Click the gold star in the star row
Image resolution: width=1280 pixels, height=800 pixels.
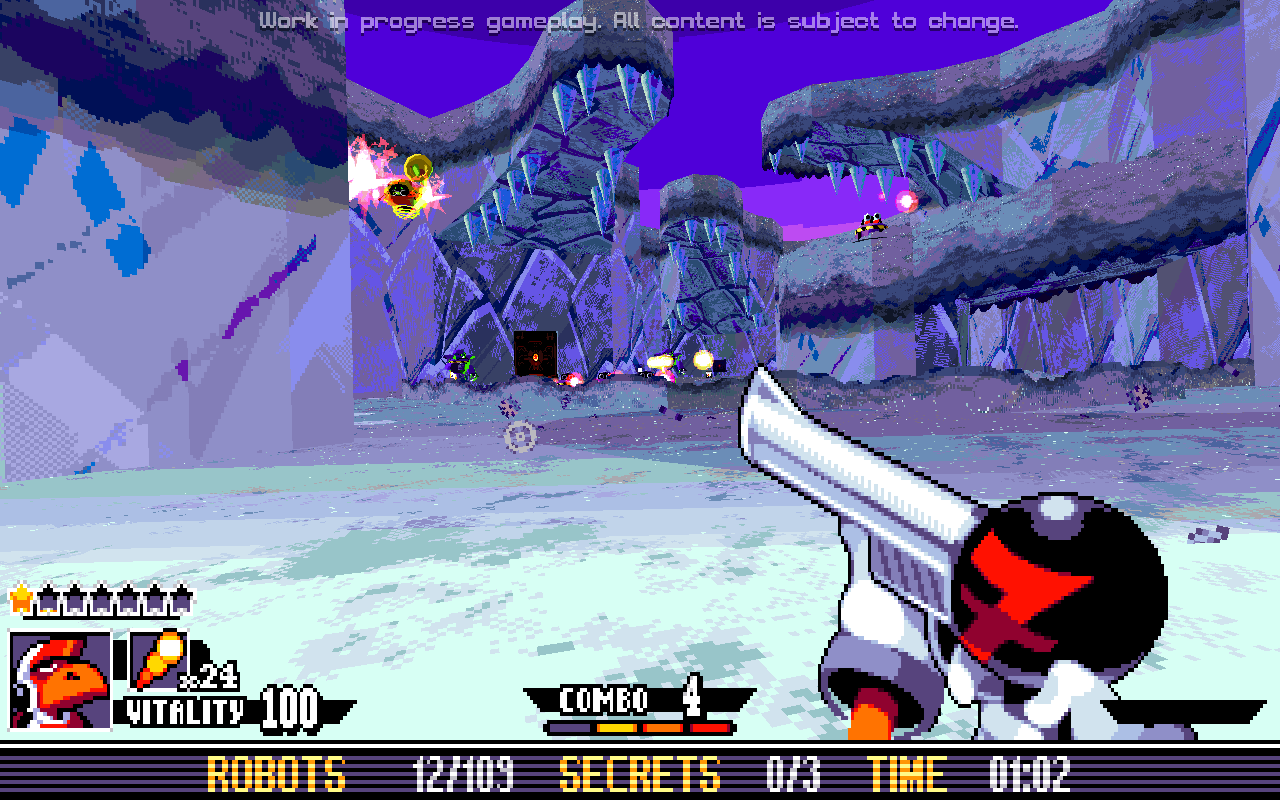(x=20, y=598)
